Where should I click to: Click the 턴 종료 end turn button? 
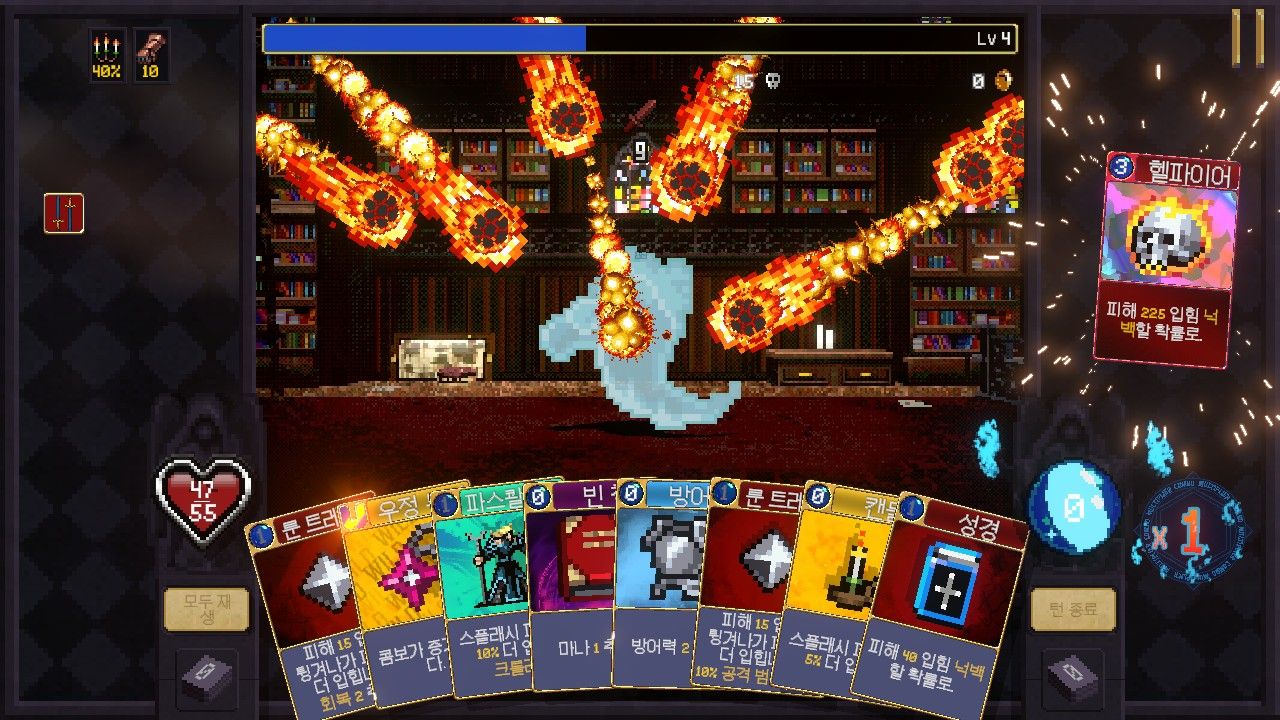1073,609
